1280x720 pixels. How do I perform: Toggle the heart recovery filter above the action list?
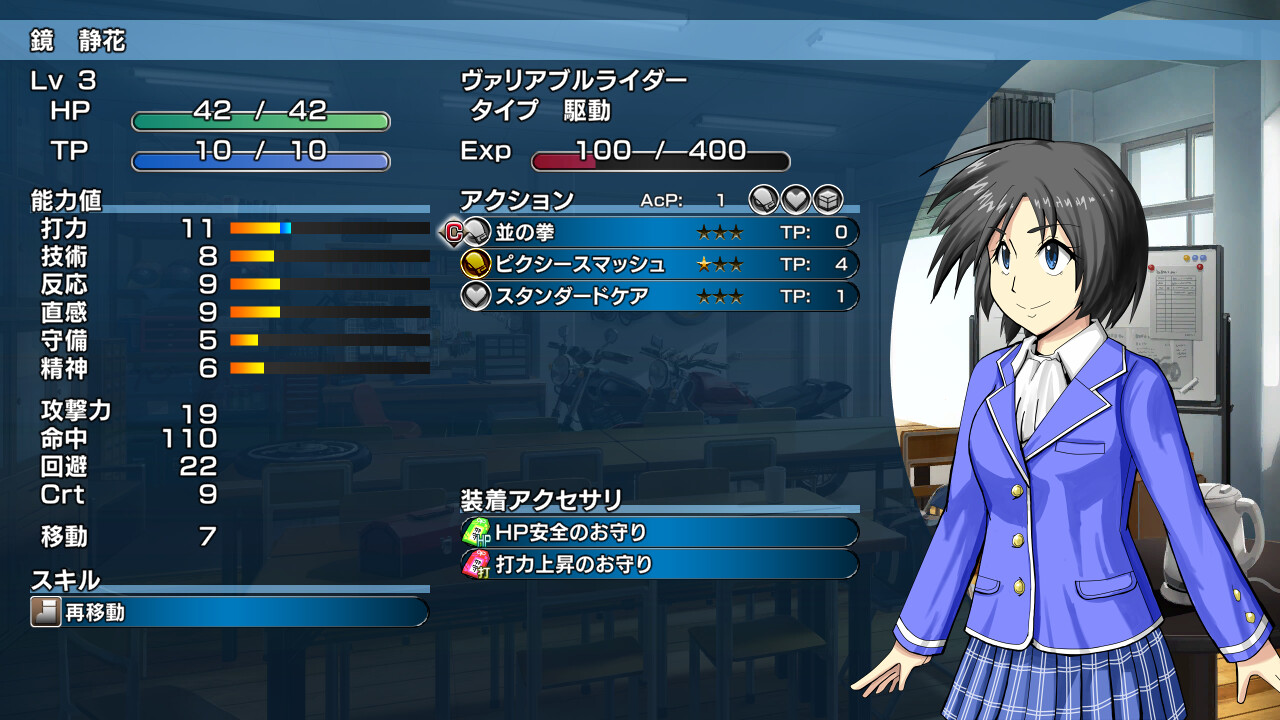[x=796, y=198]
